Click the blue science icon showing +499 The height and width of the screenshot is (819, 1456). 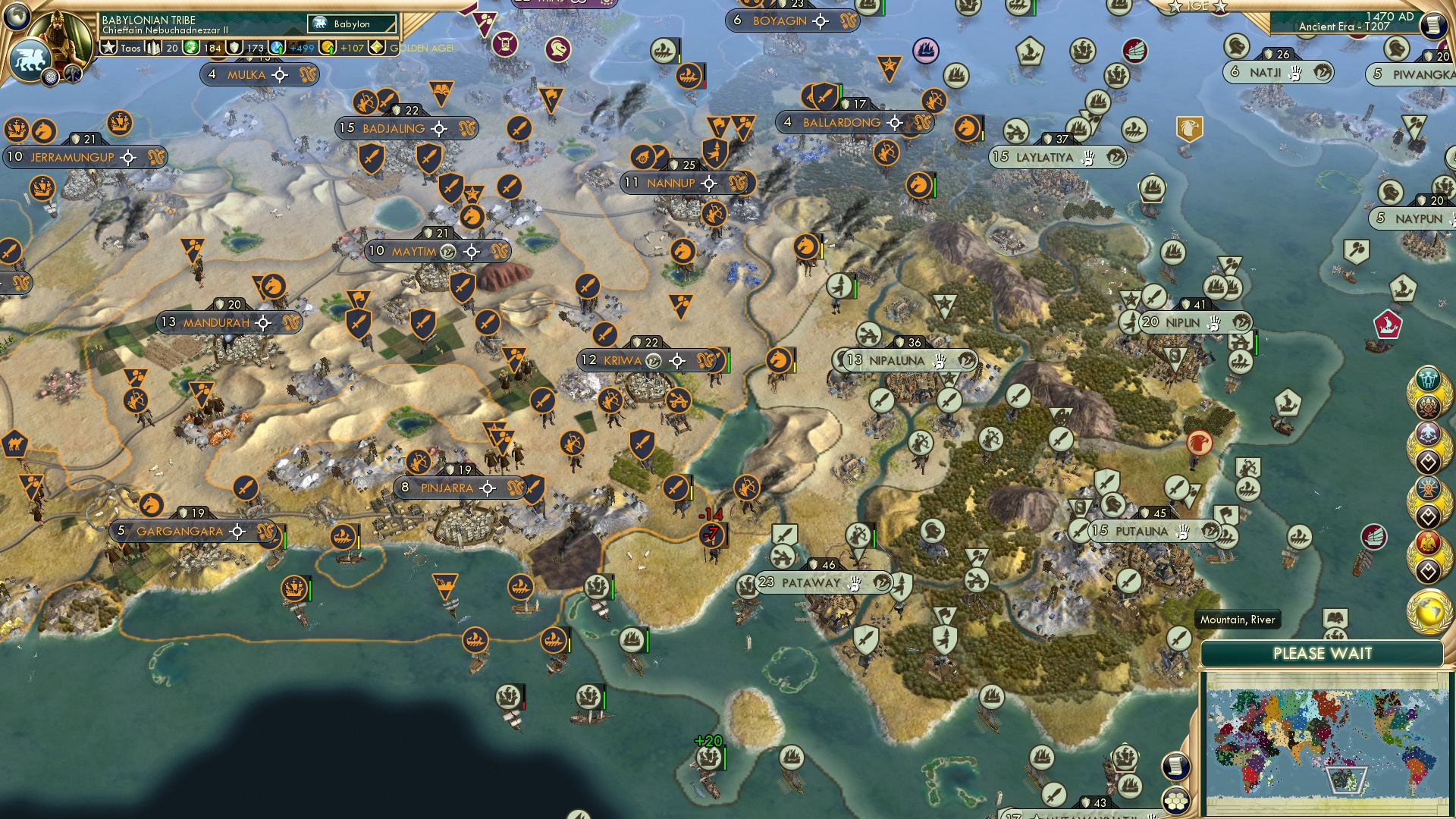point(276,47)
